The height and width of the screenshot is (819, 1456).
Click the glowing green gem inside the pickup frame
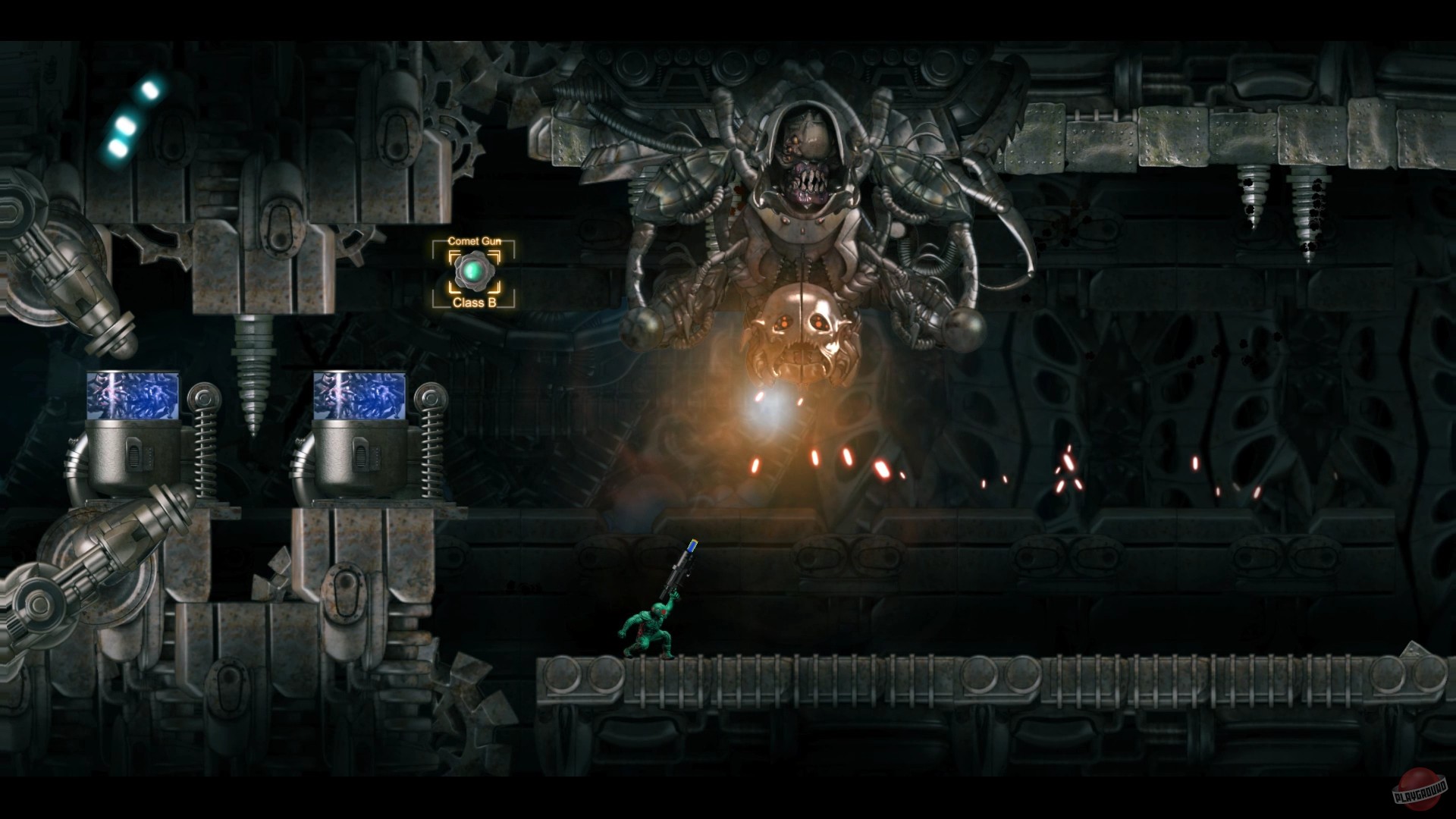(x=474, y=271)
